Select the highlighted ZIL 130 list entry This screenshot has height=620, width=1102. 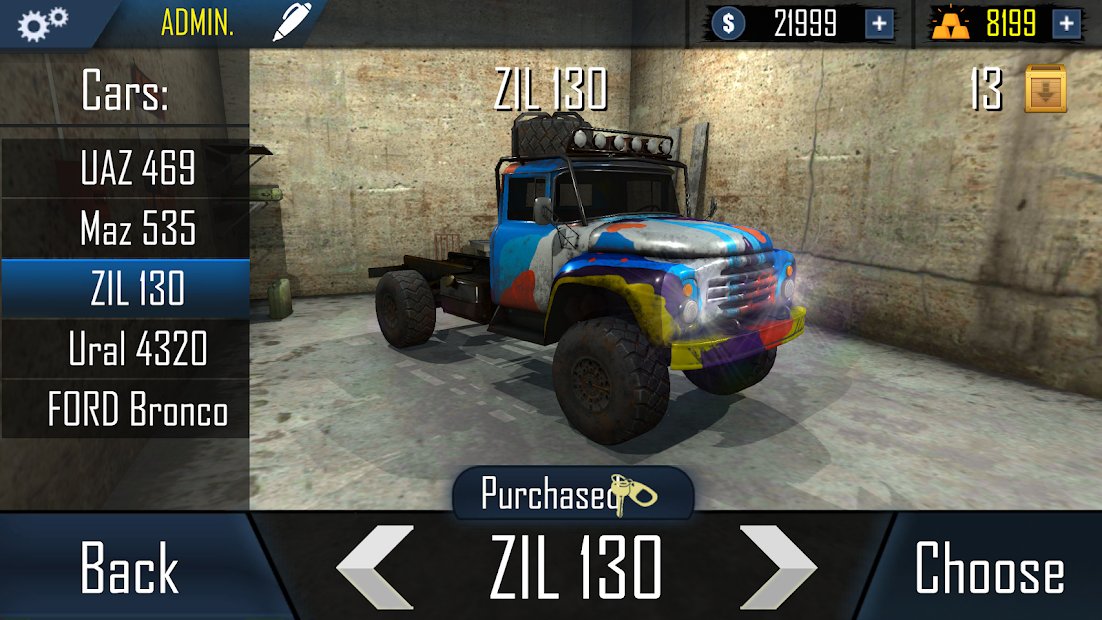pos(125,289)
